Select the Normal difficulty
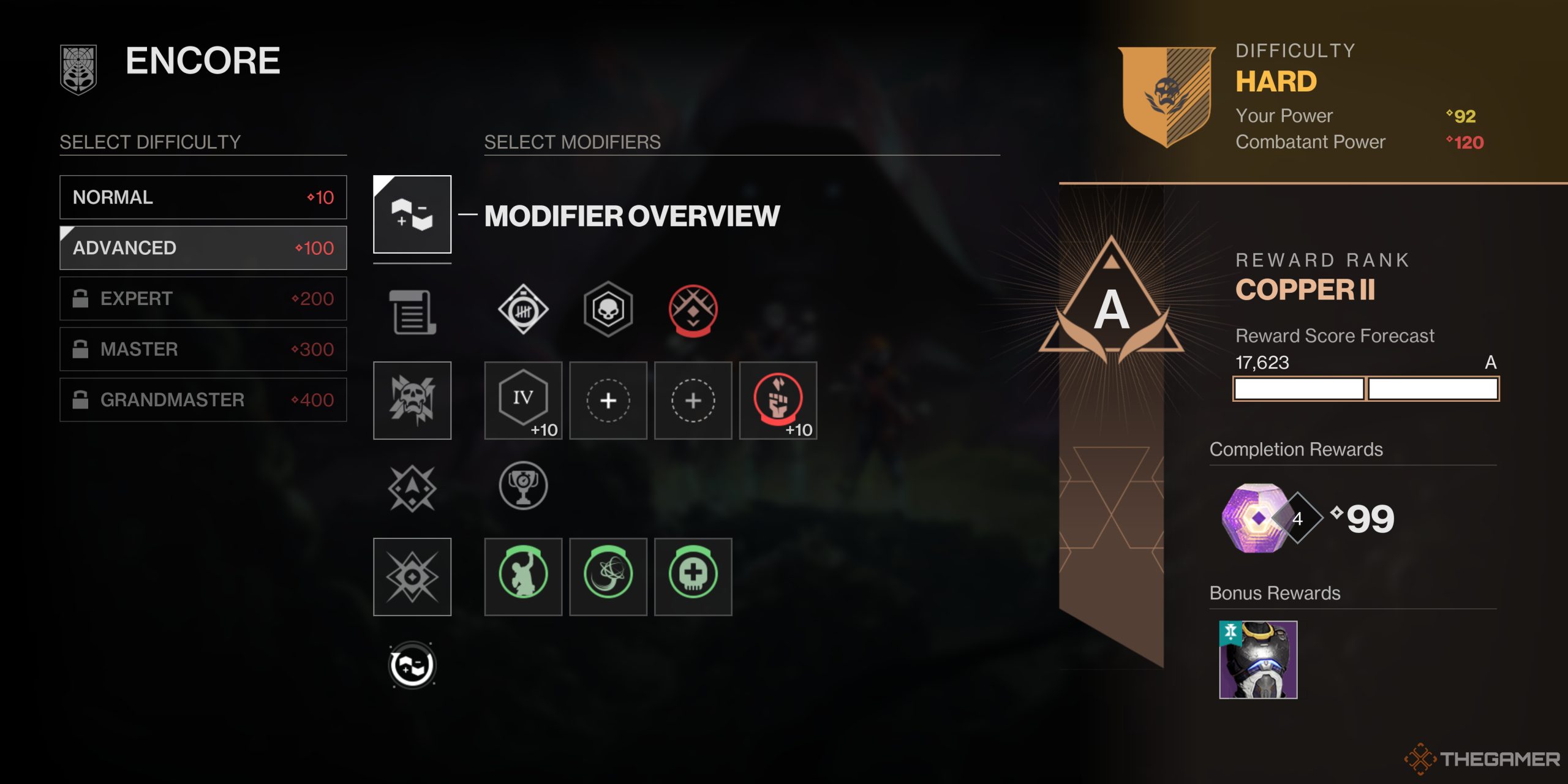1568x784 pixels. tap(203, 197)
